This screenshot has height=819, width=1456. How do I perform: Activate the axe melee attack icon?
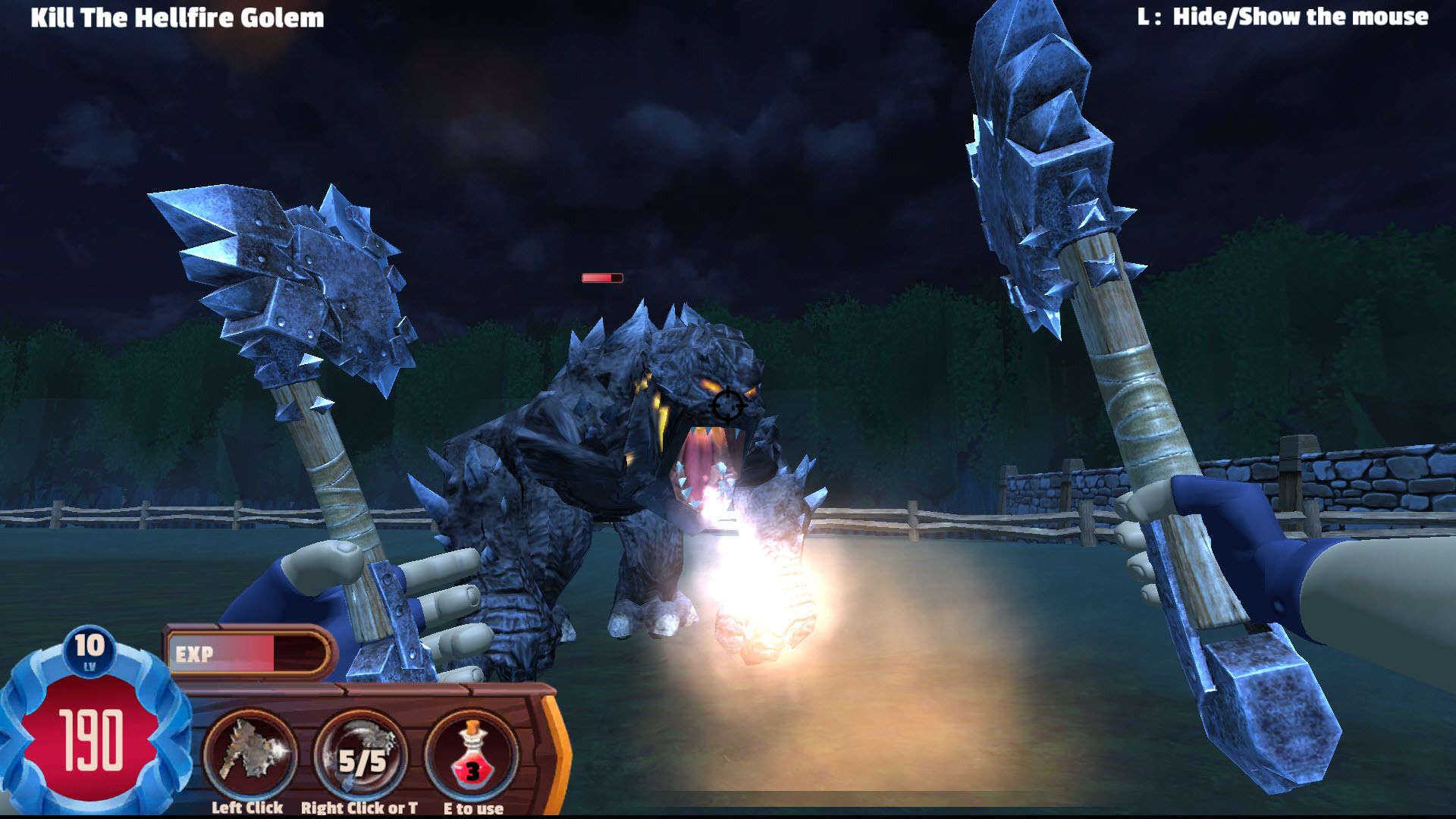249,754
